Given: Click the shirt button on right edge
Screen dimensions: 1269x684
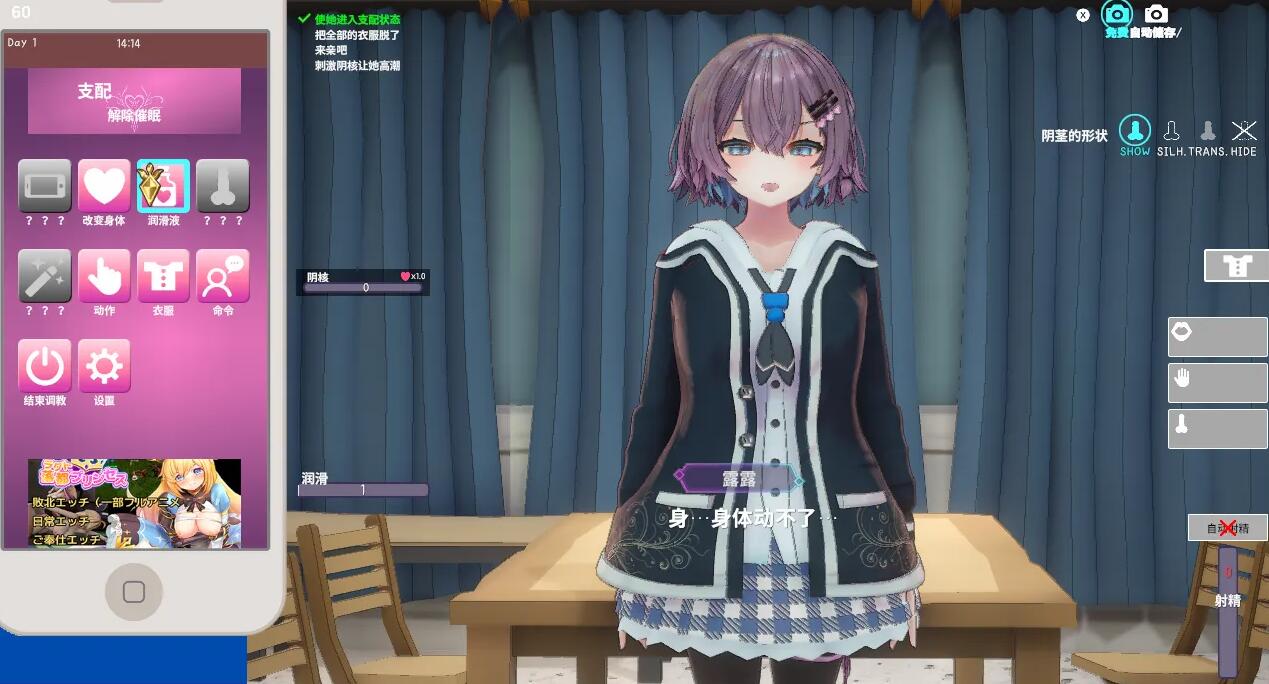Looking at the screenshot, I should (1237, 266).
